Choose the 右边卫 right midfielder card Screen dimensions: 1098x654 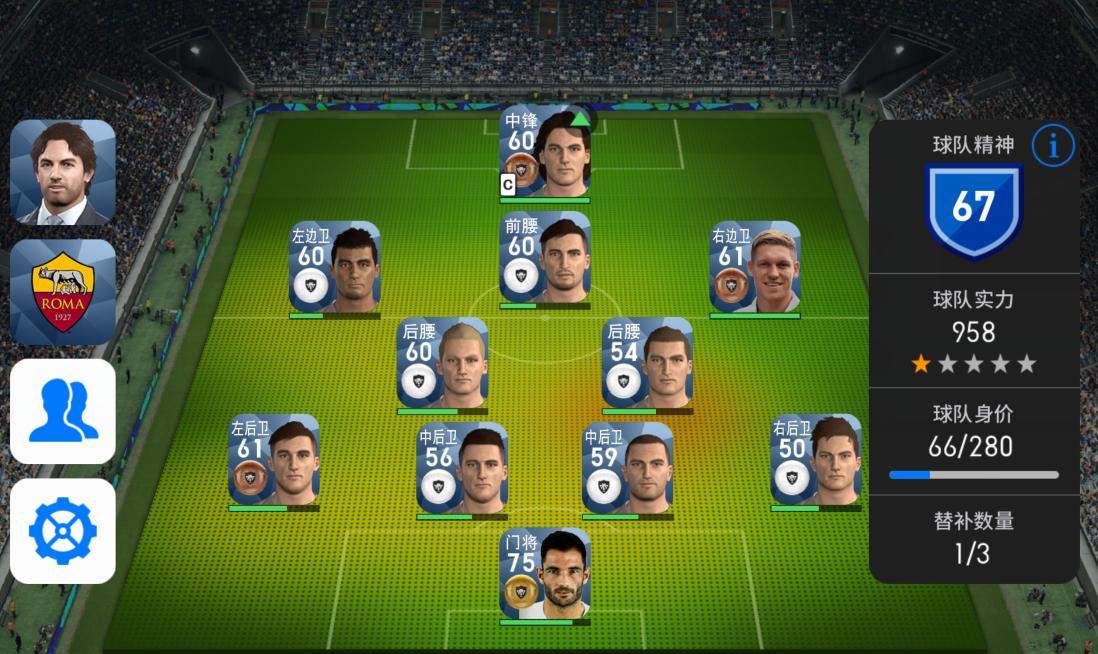[x=755, y=268]
